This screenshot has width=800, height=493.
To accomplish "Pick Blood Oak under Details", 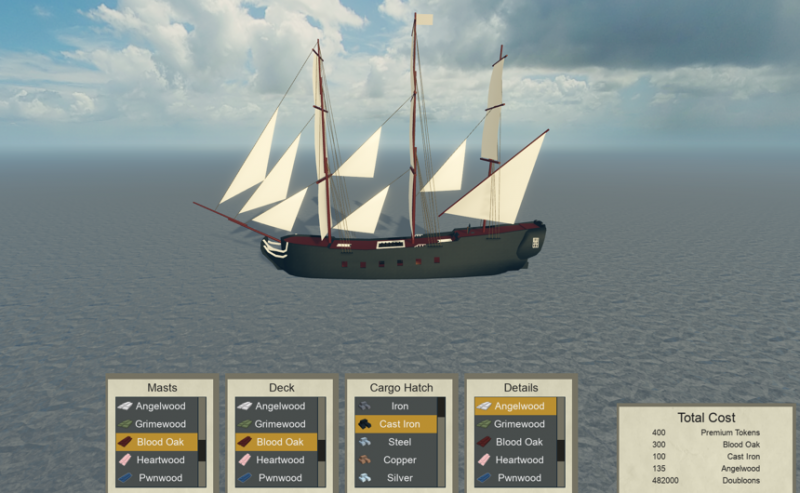I will [515, 442].
